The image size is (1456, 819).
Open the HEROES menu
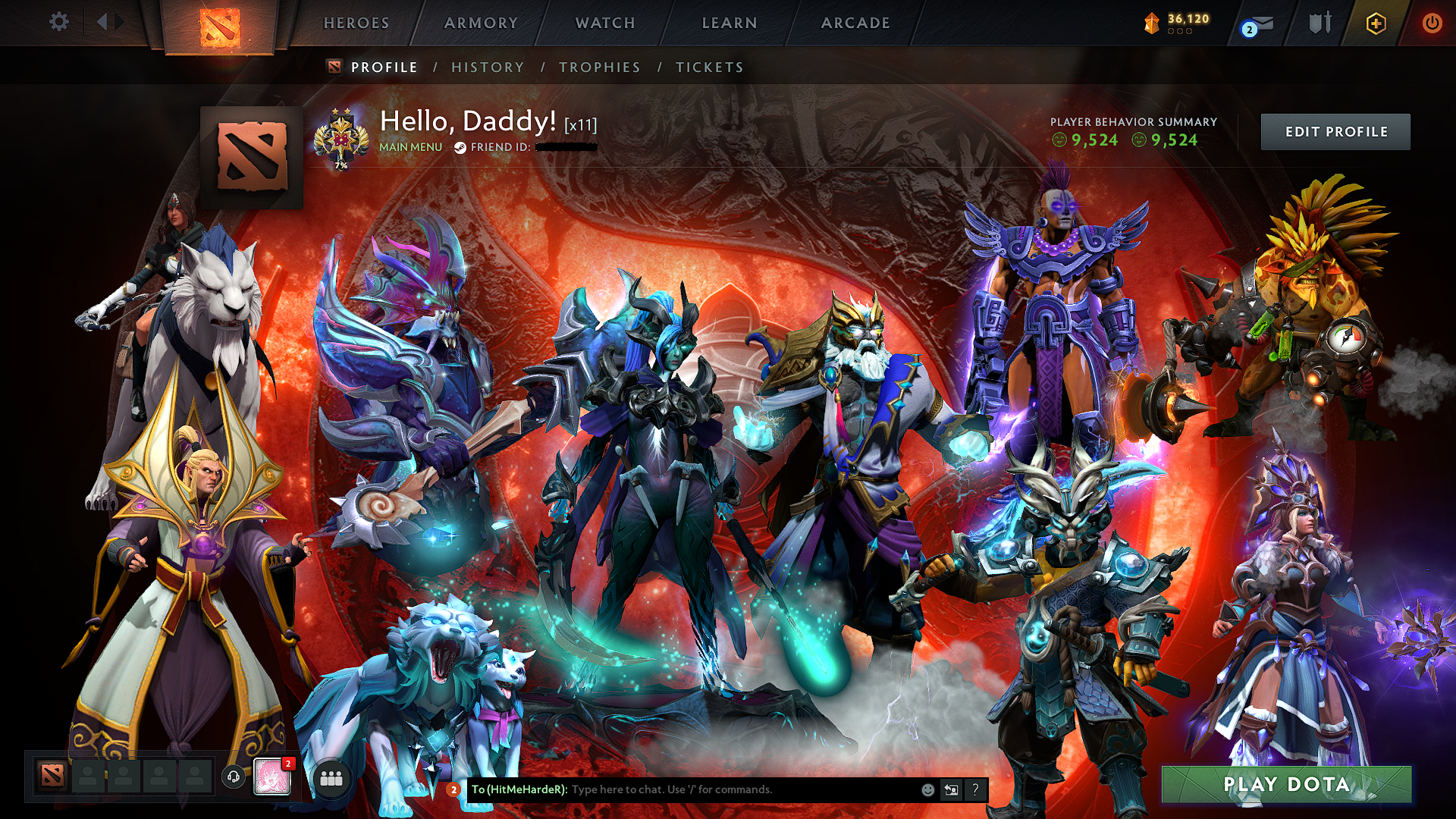(x=356, y=23)
